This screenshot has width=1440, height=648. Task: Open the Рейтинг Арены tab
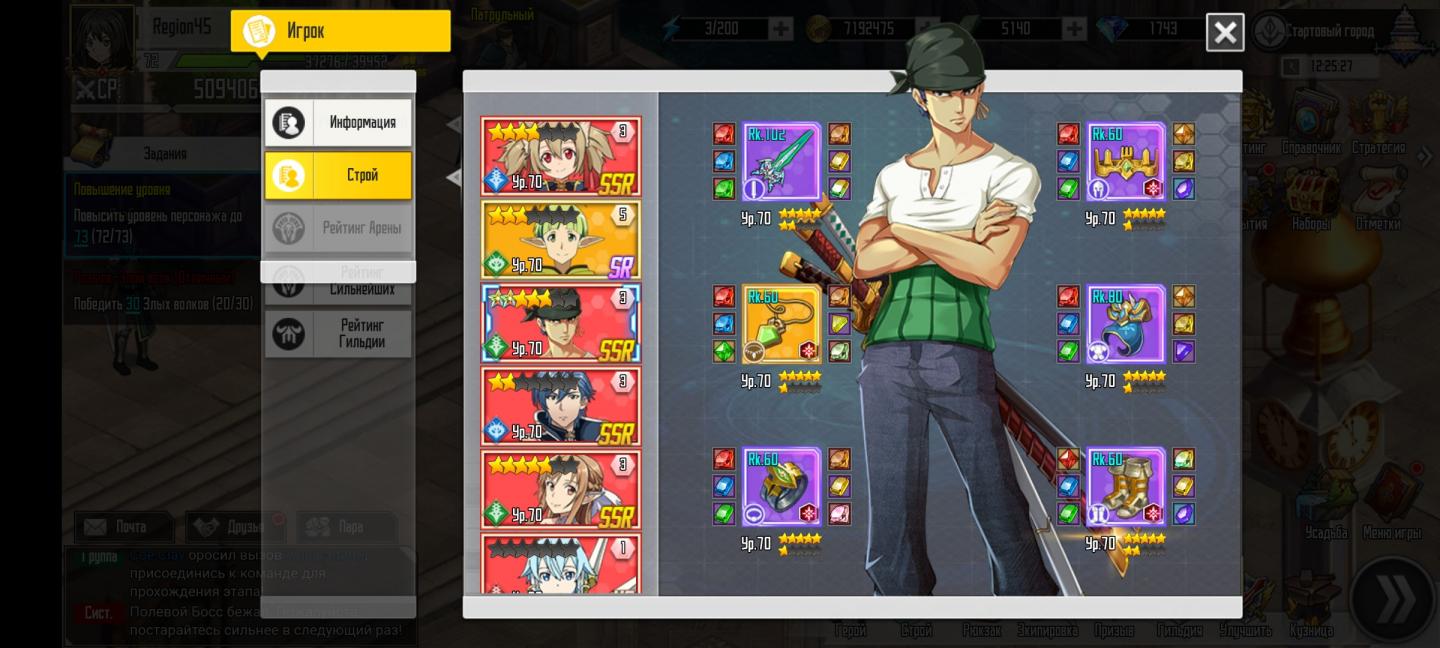pyautogui.click(x=338, y=228)
